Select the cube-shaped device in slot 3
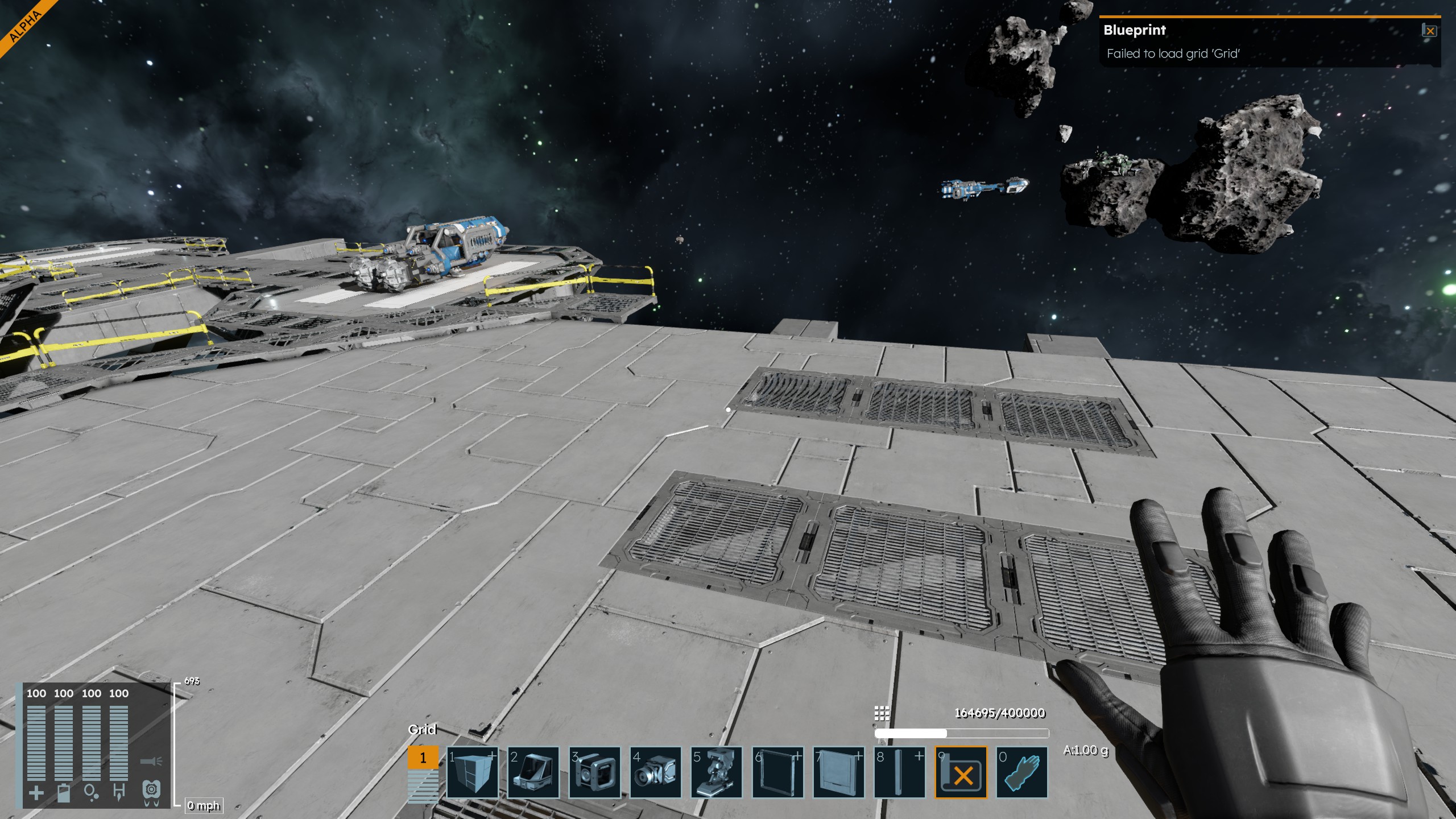The width and height of the screenshot is (1456, 819). click(x=594, y=772)
